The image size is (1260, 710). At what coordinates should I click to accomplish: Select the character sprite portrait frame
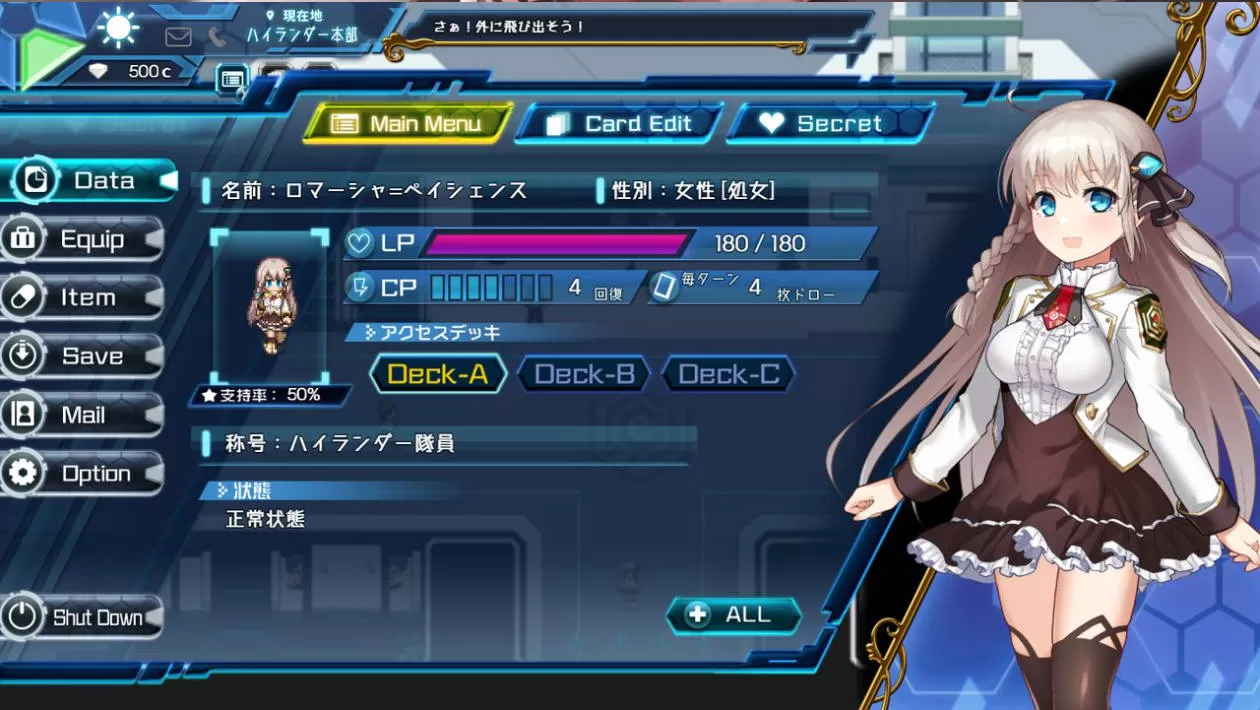tap(269, 307)
